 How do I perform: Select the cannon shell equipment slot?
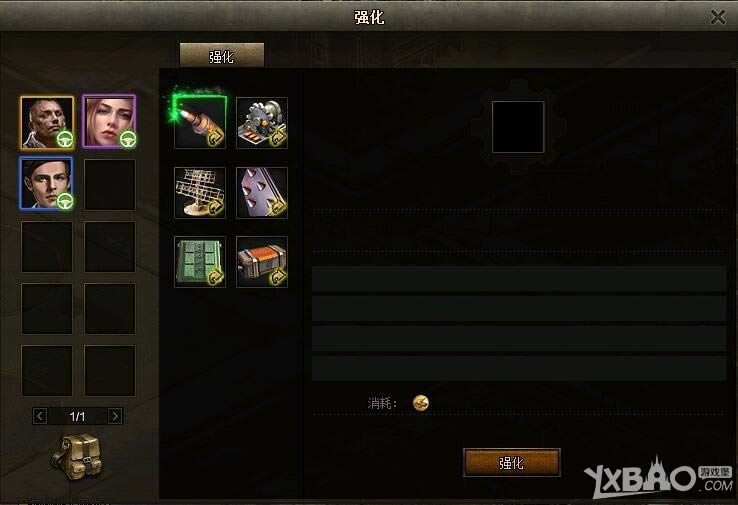(200, 123)
